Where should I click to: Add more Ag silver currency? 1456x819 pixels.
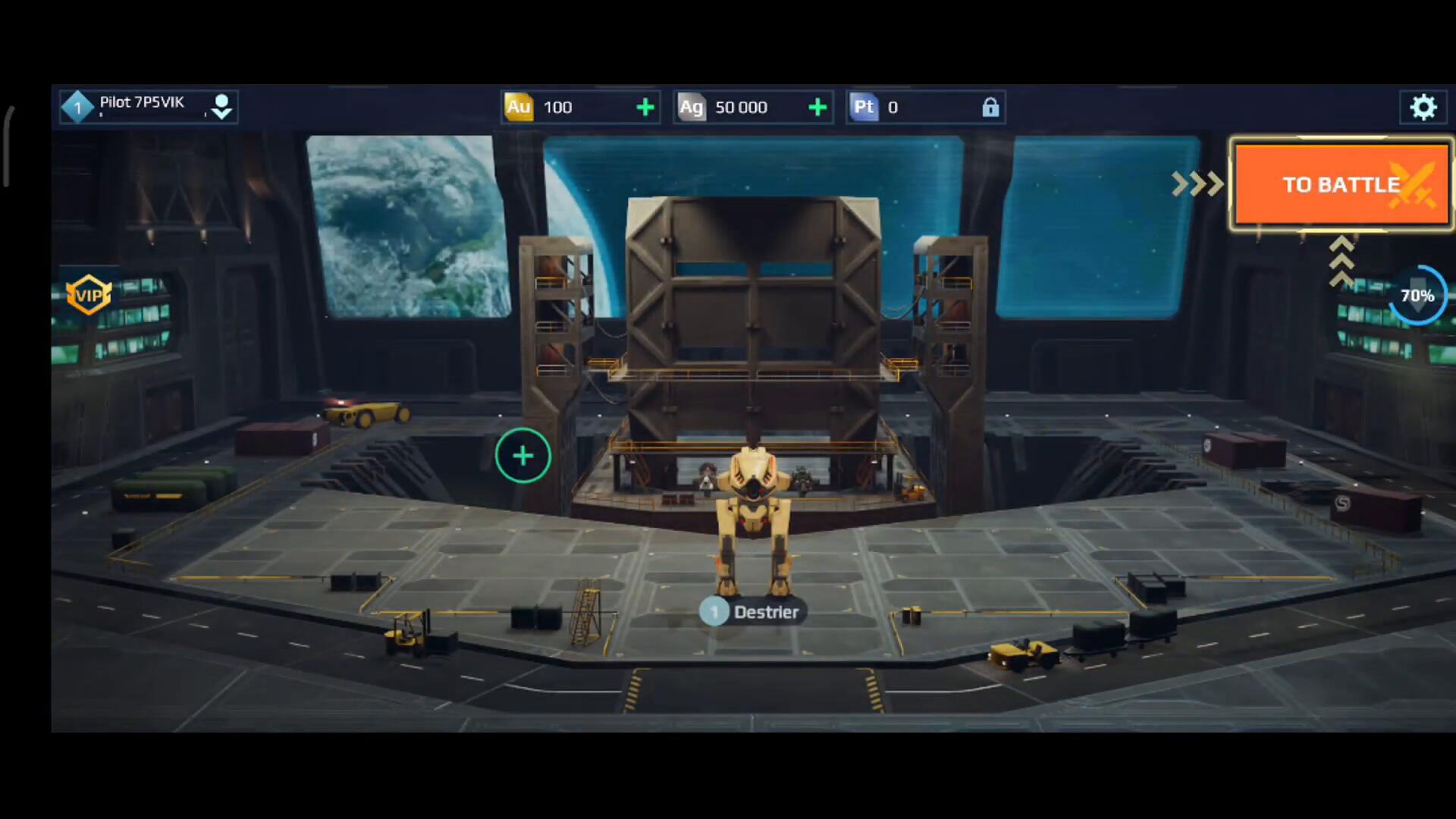point(817,108)
